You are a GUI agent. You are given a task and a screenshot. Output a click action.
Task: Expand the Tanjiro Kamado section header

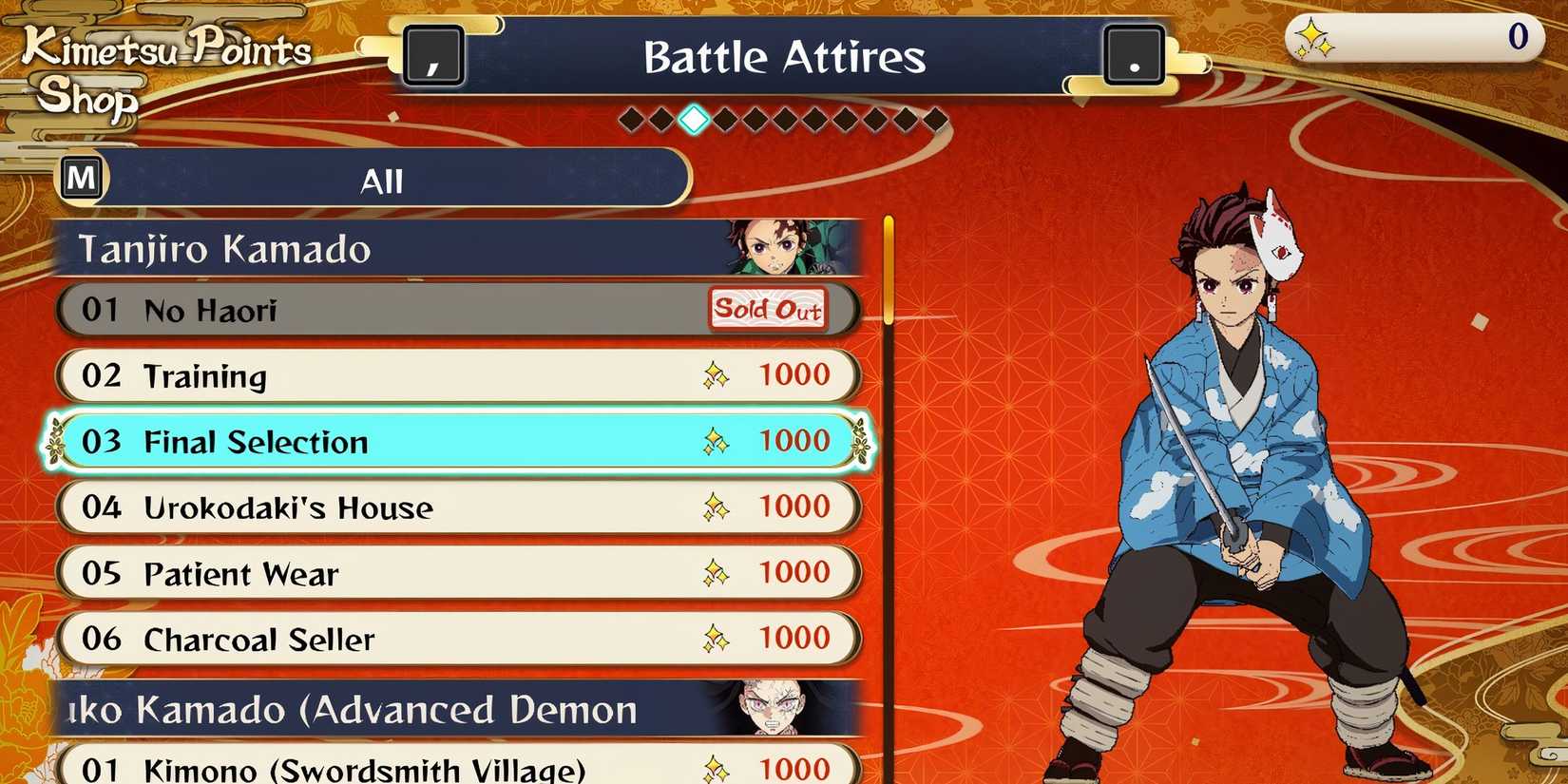pyautogui.click(x=380, y=249)
